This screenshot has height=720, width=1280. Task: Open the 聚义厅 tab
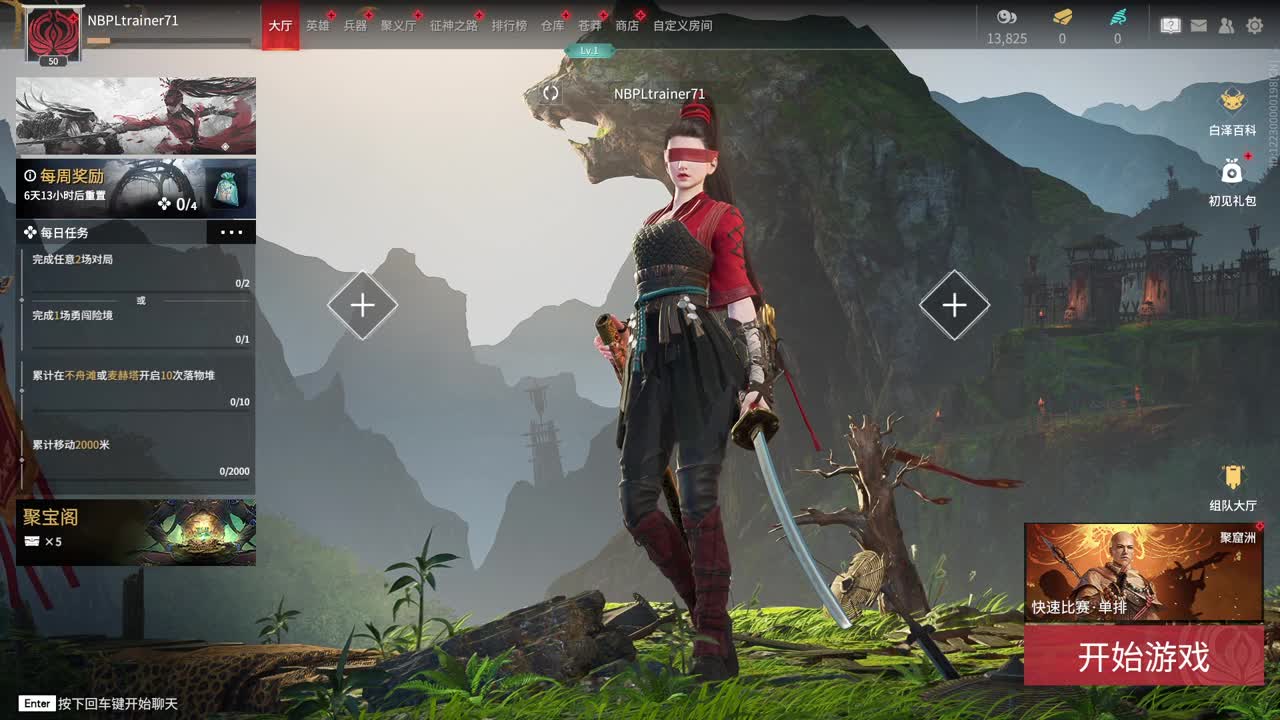pos(398,26)
